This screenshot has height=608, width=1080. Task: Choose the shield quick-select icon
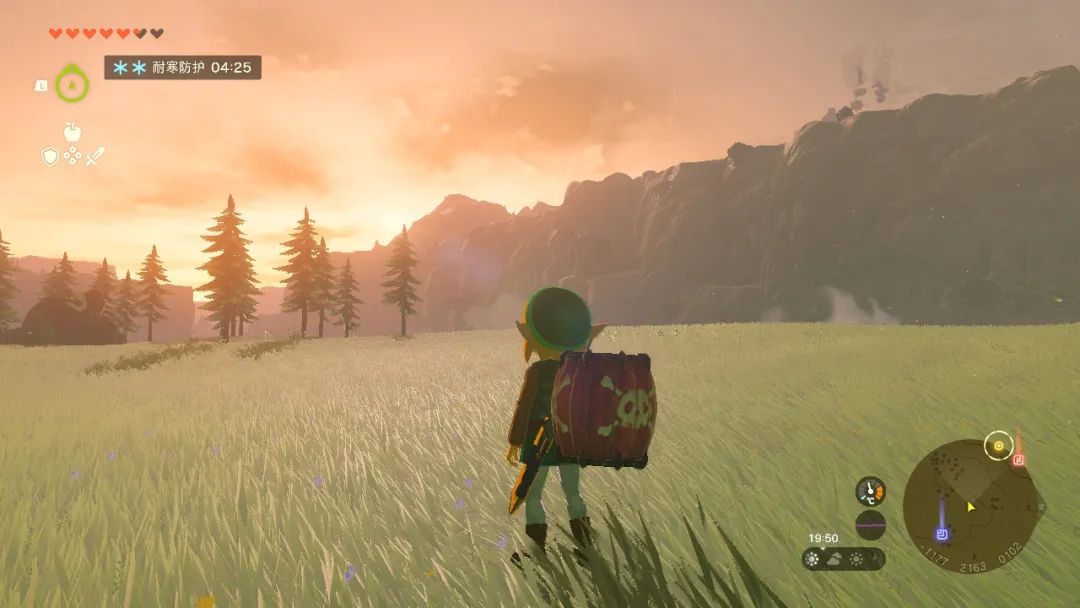point(50,156)
